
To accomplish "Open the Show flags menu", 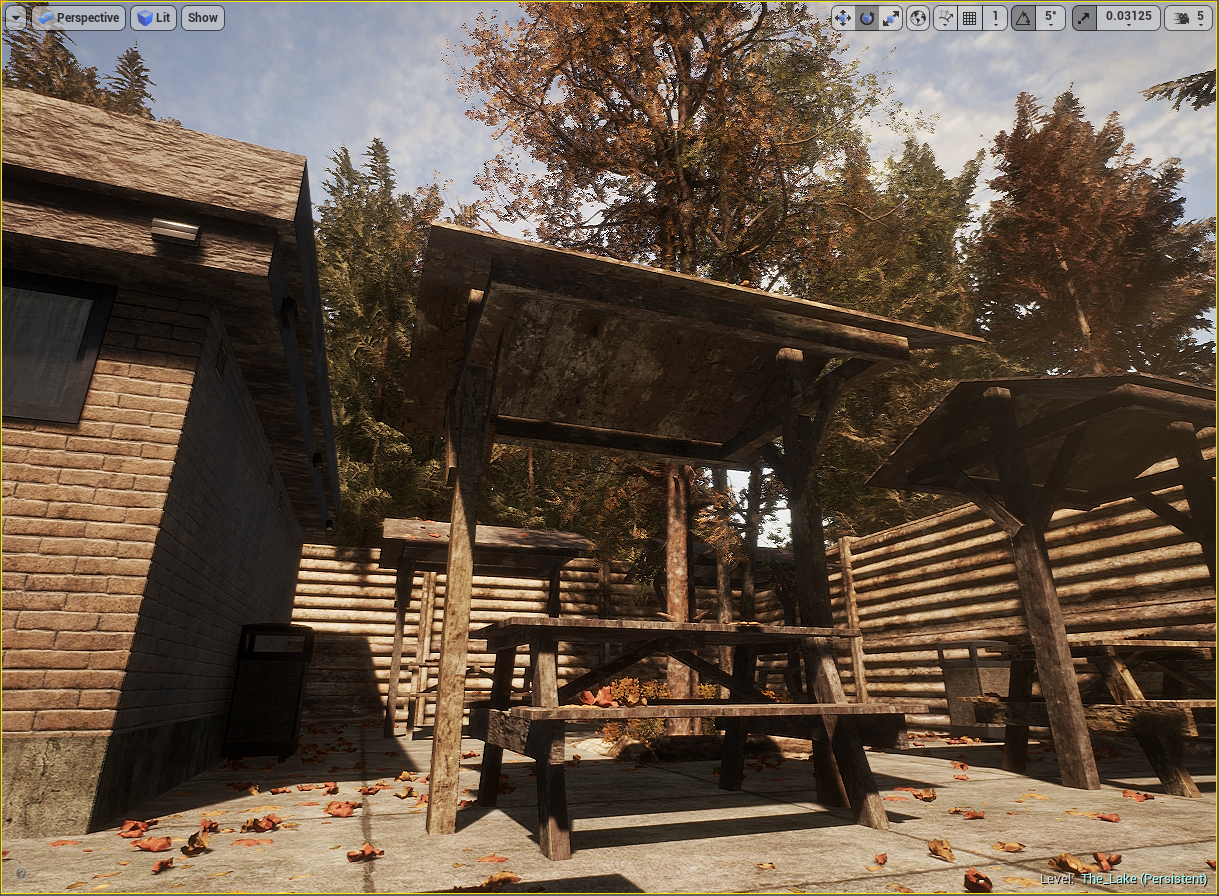I will tap(203, 17).
